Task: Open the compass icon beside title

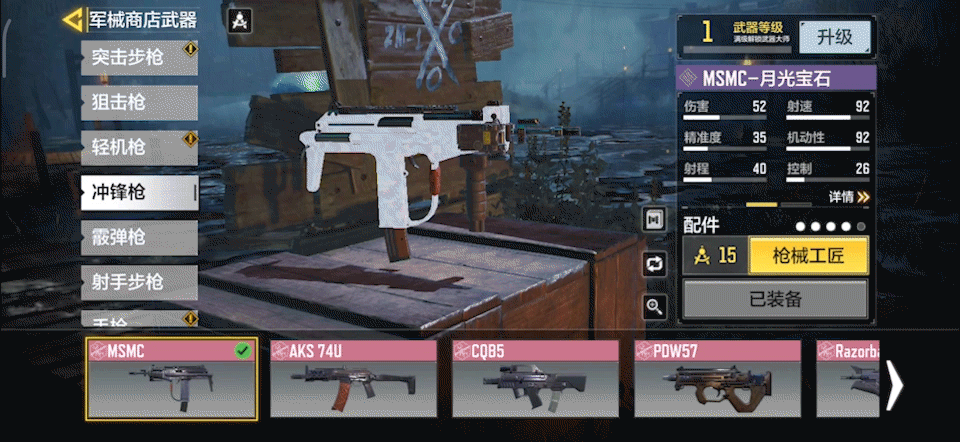Action: tap(240, 20)
